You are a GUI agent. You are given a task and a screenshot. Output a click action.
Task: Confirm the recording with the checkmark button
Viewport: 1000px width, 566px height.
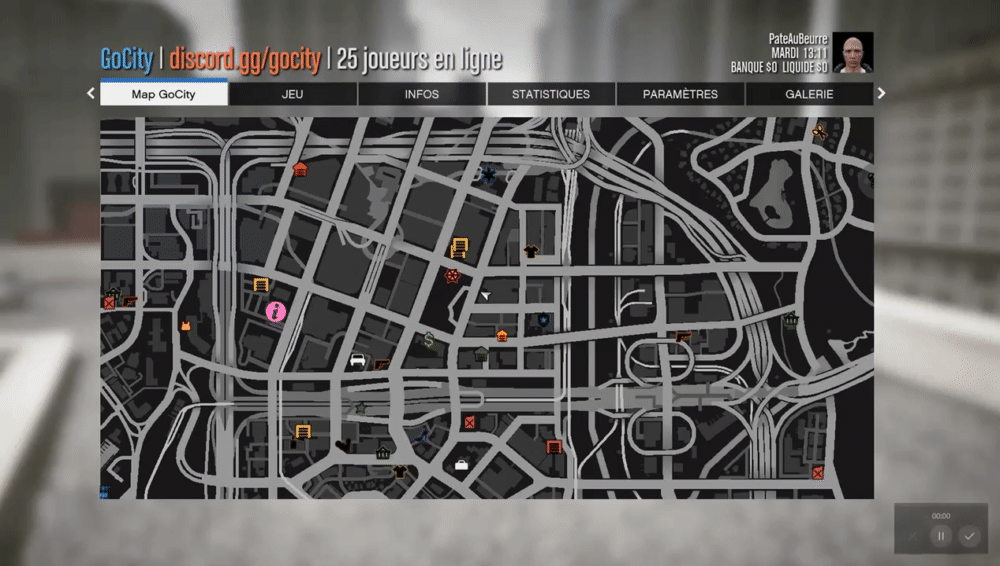click(968, 536)
